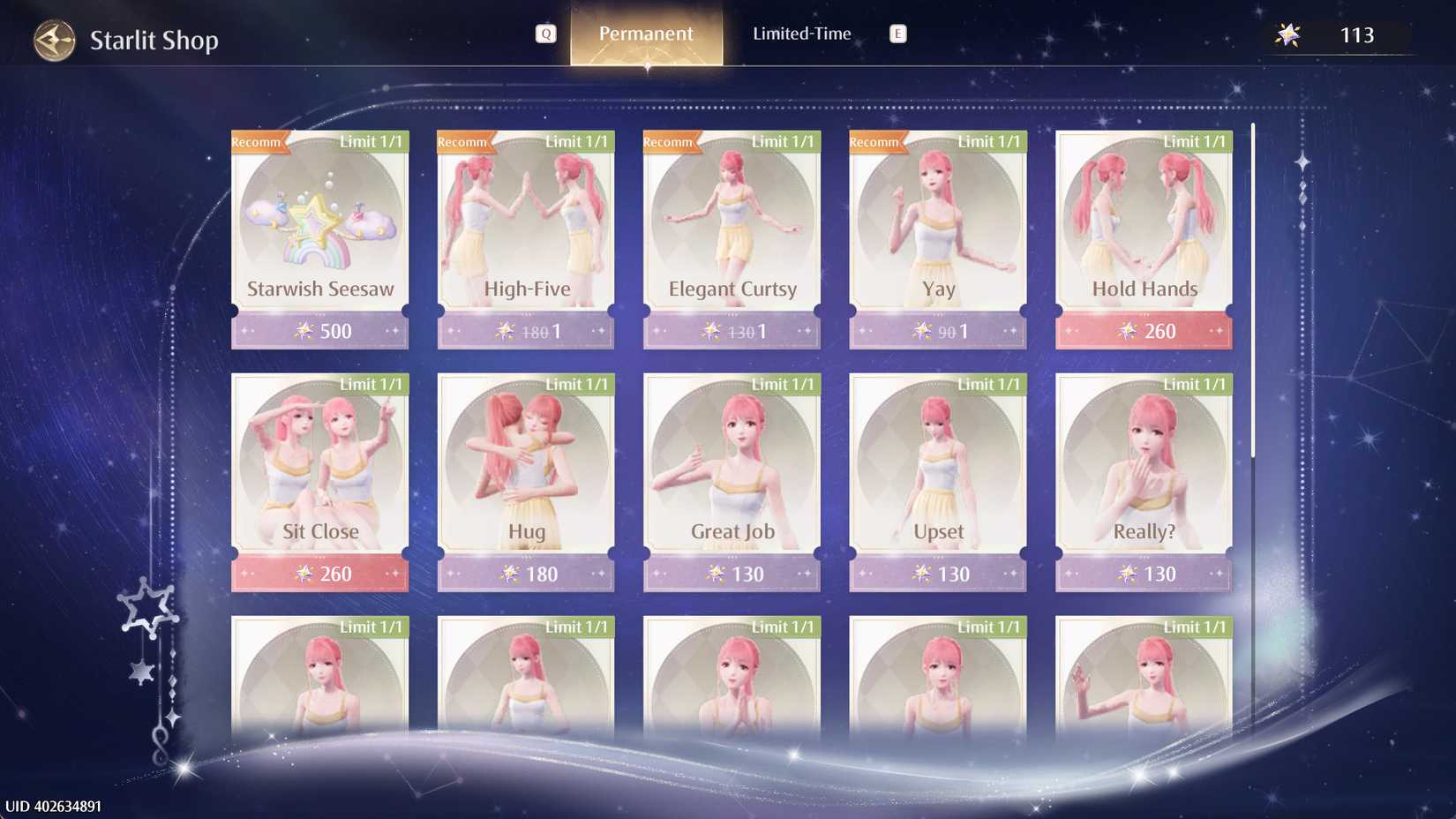
Task: Click the back arrow to exit Starlit Shop
Action: tap(55, 39)
